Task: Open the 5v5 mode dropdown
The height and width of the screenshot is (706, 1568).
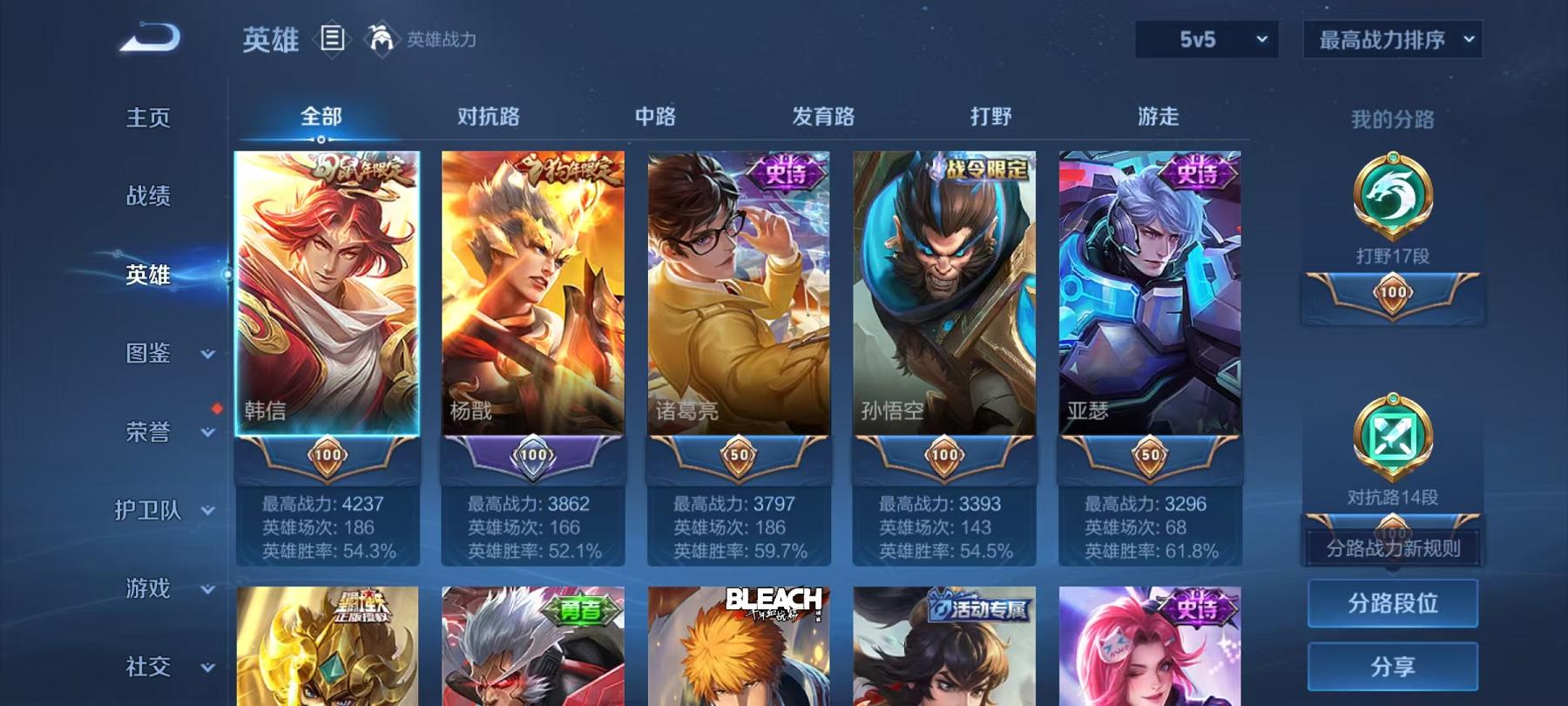Action: coord(1206,40)
